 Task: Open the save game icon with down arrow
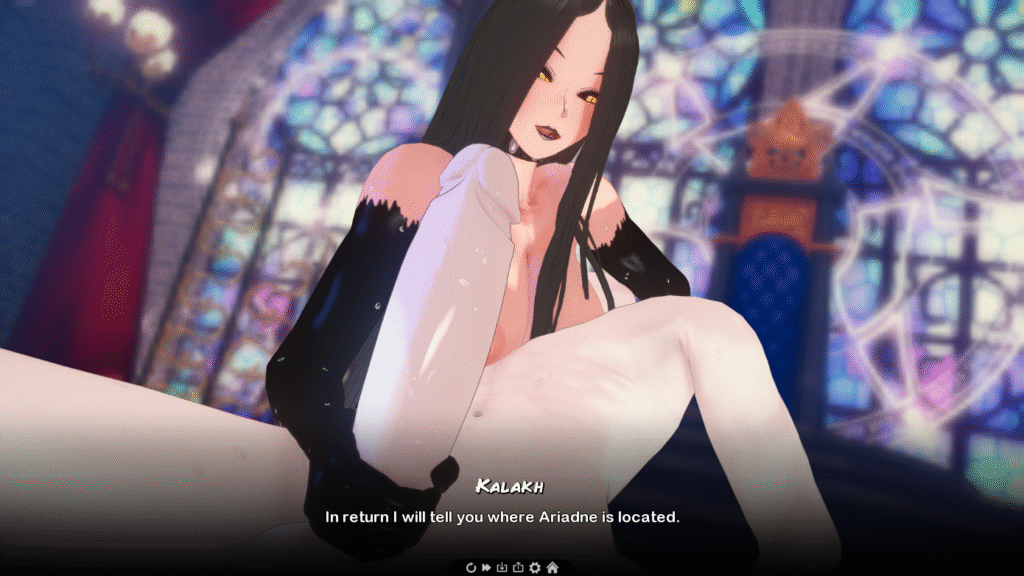pos(502,567)
